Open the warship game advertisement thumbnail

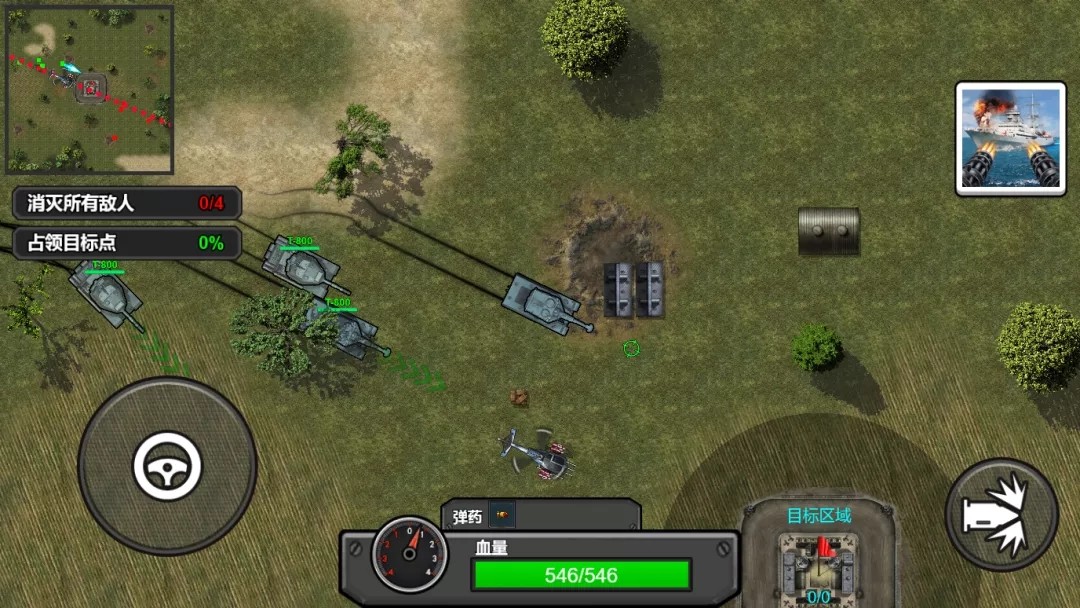click(1010, 138)
